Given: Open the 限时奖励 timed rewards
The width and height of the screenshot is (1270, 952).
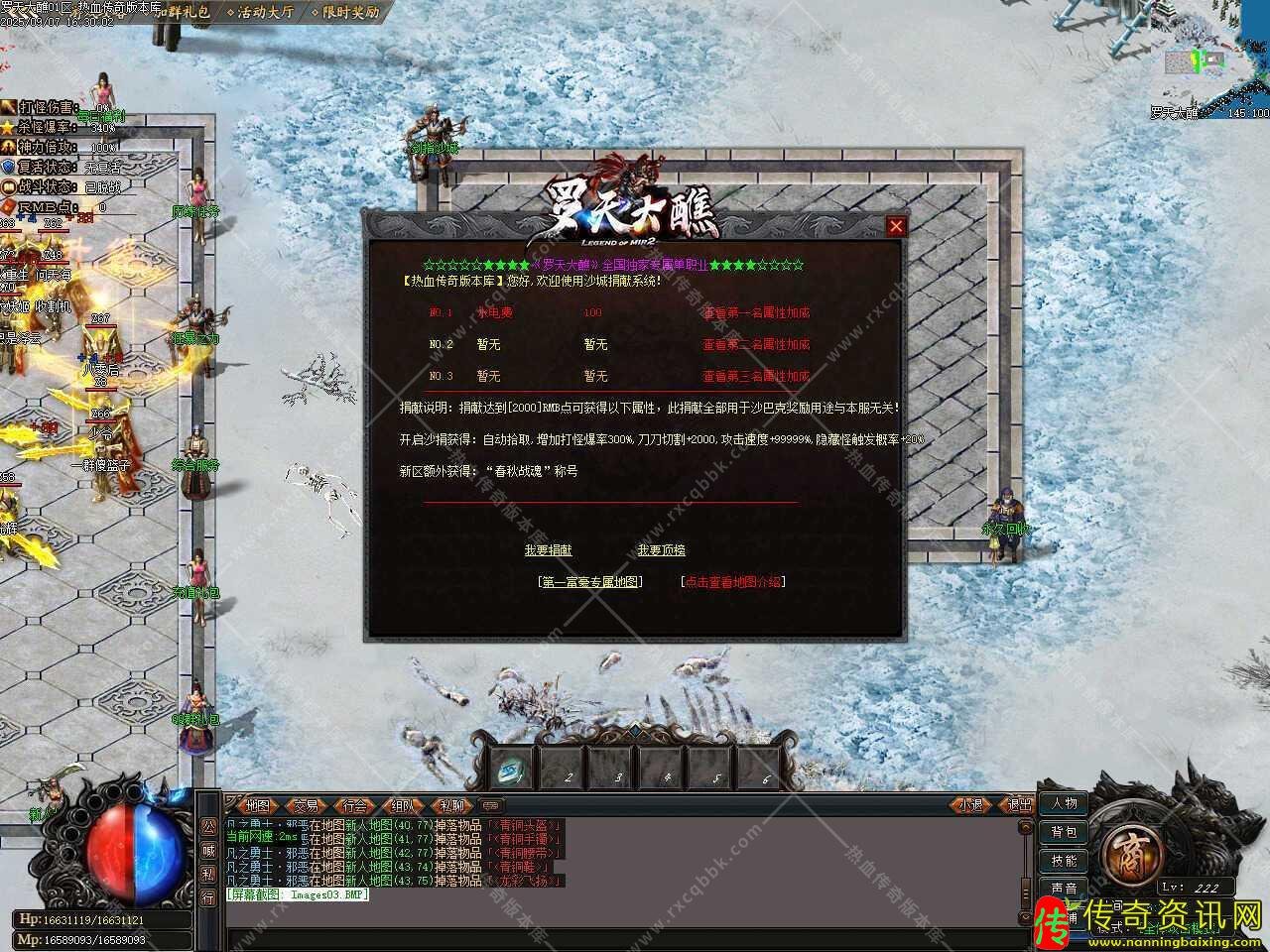Looking at the screenshot, I should 345,13.
